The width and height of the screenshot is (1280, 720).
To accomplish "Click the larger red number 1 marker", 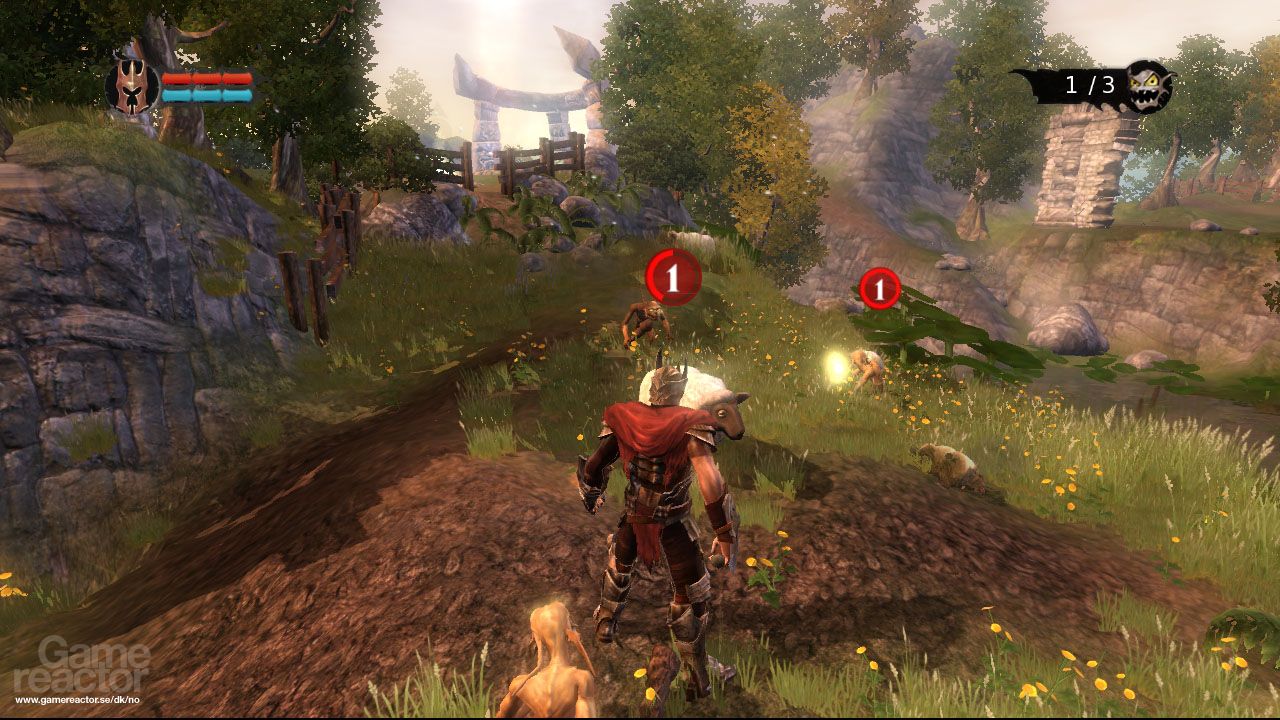I will [673, 278].
